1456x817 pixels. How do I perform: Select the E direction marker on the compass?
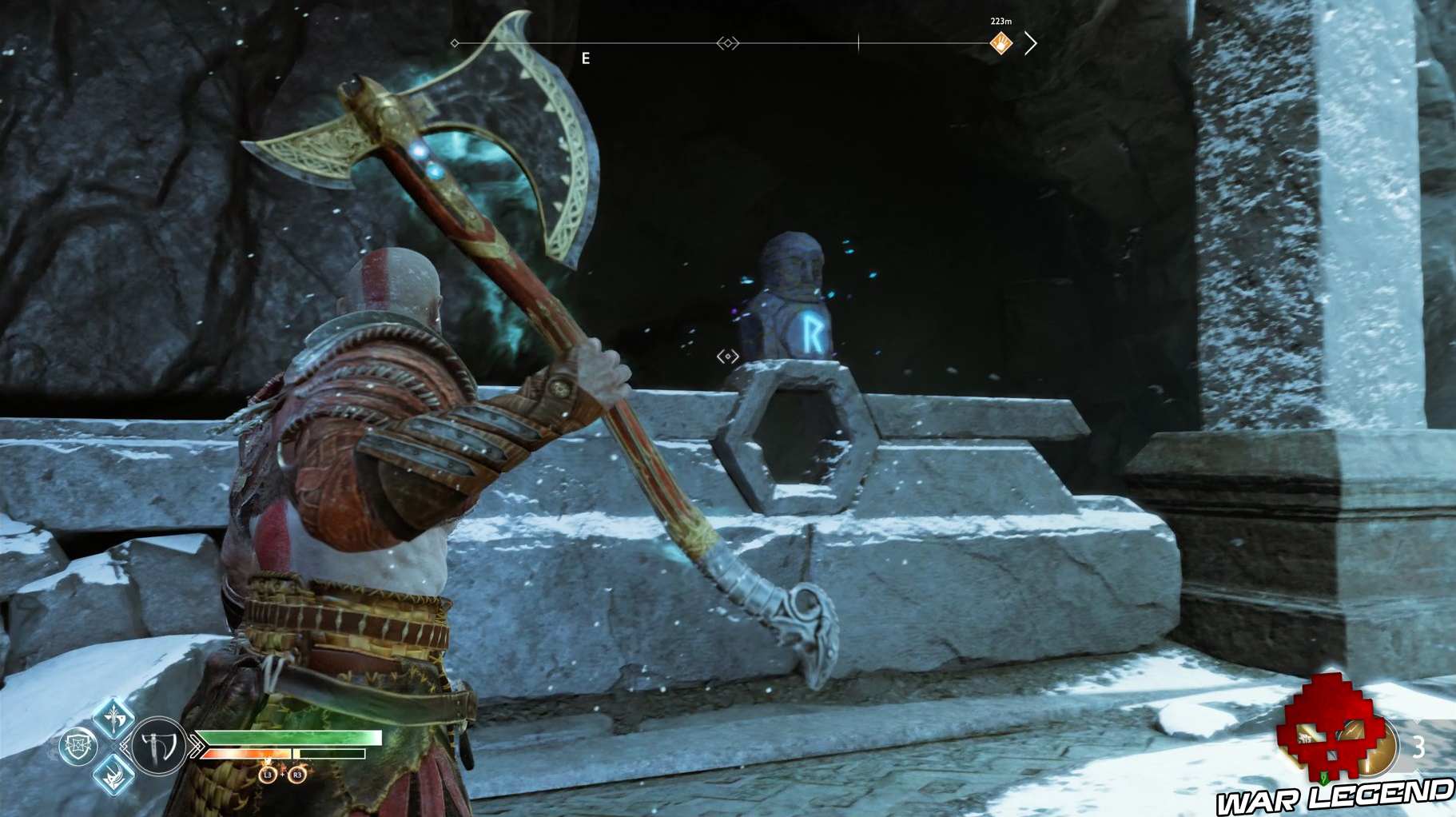(586, 56)
